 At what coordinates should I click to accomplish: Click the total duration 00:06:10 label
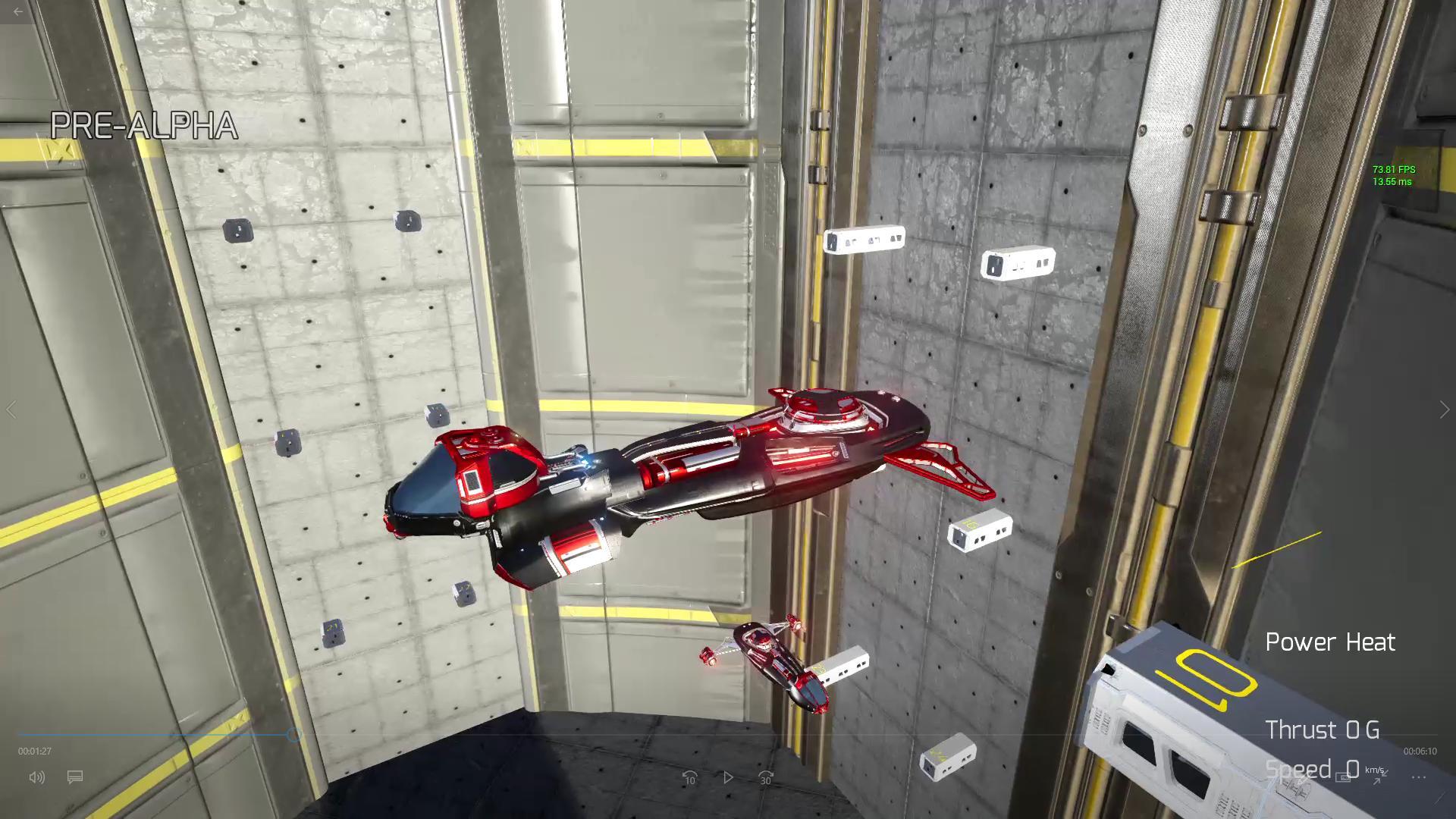1420,751
